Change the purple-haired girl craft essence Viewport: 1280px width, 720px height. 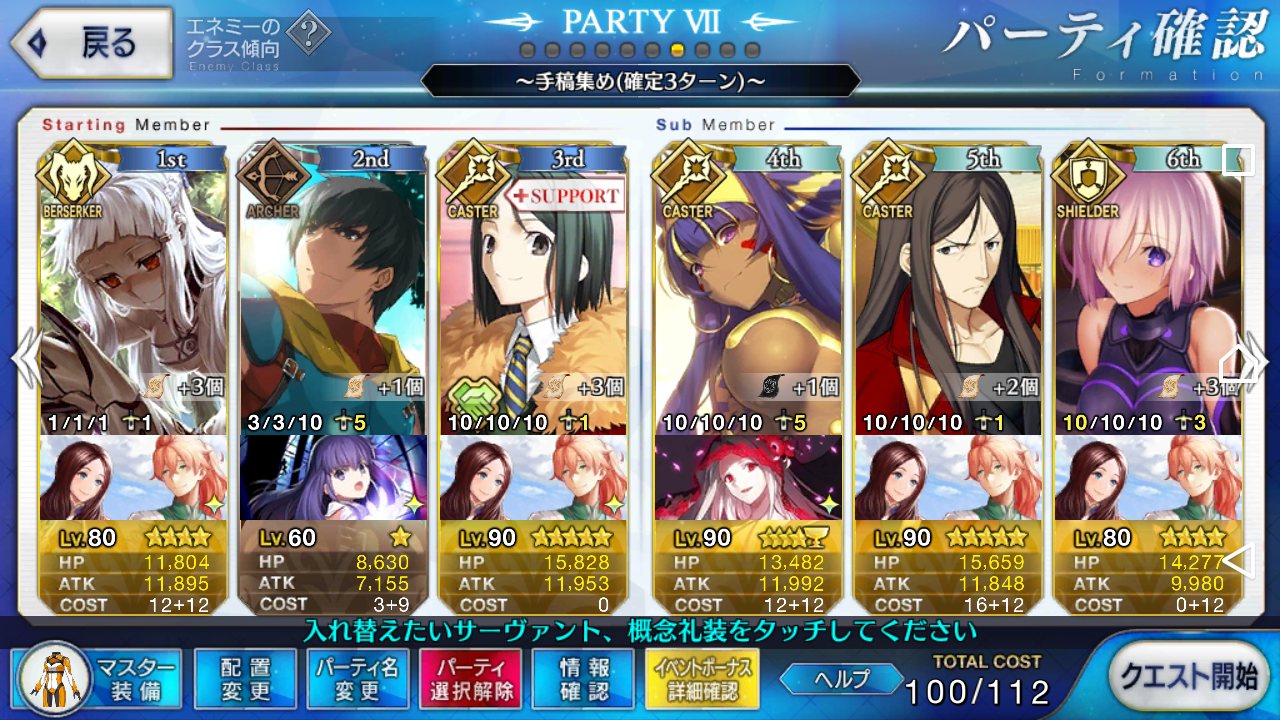pos(333,478)
